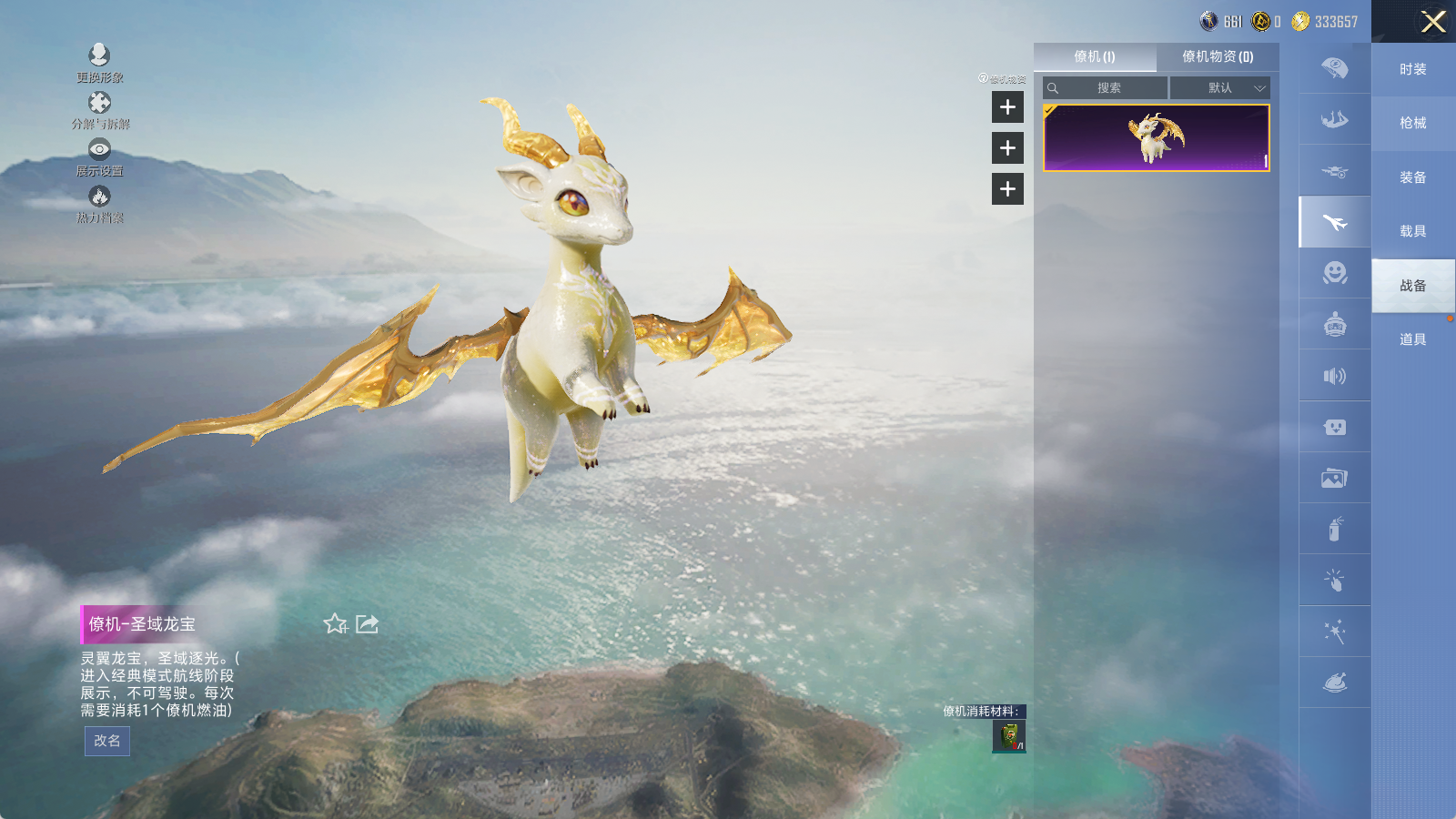
Task: Open the 载具 category
Action: point(1412,231)
